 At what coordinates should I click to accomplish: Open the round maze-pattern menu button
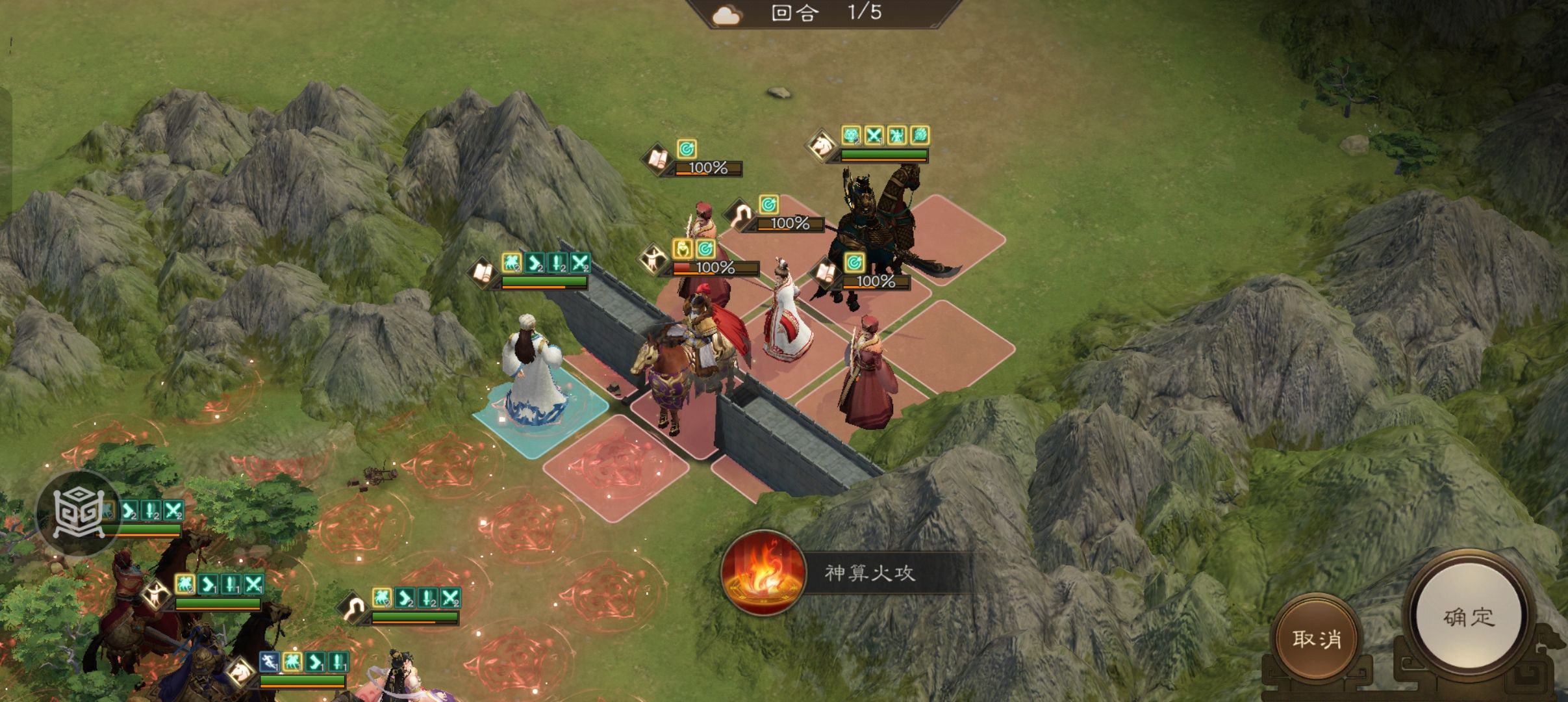pos(78,512)
